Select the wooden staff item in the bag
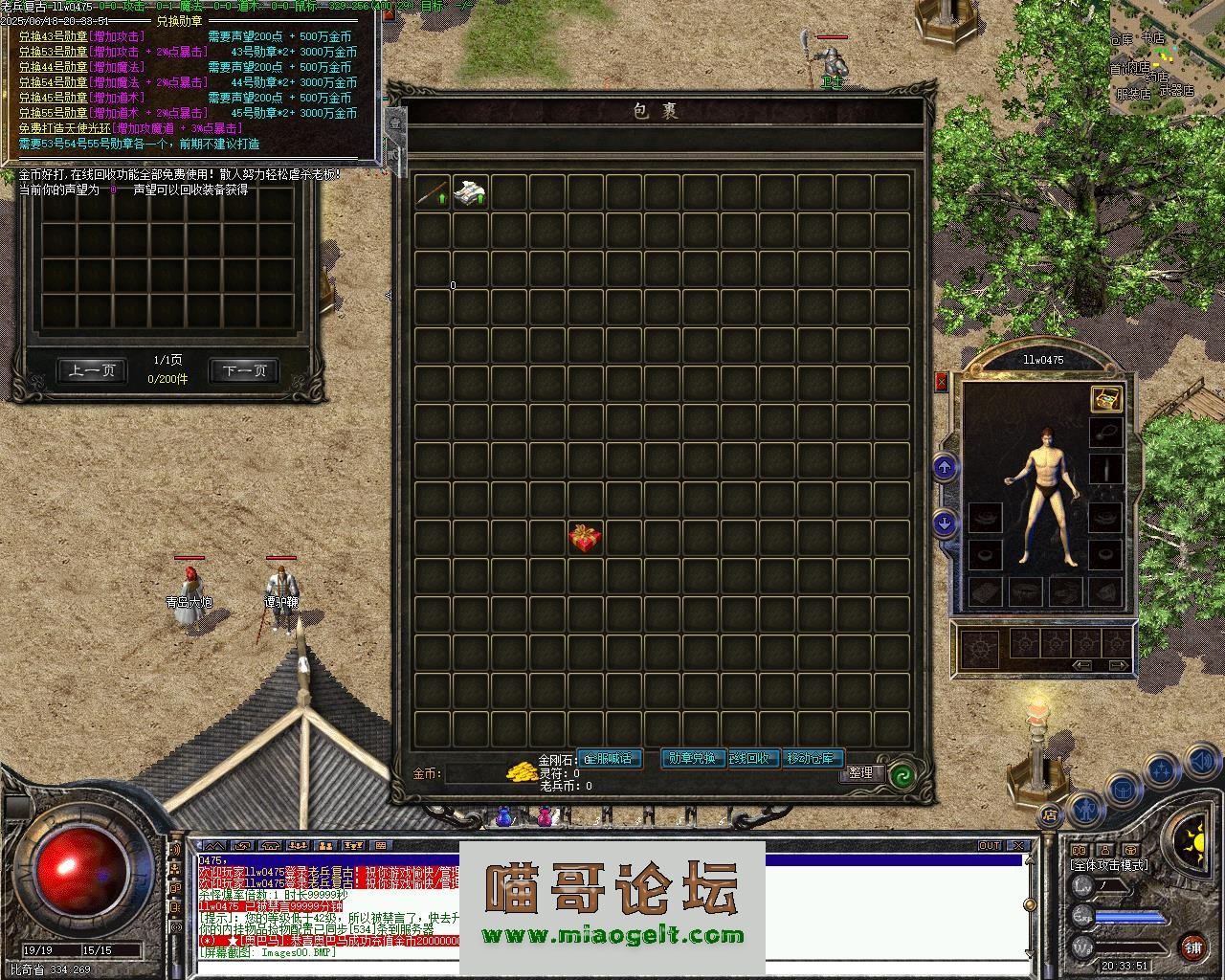The height and width of the screenshot is (980, 1225). click(432, 192)
